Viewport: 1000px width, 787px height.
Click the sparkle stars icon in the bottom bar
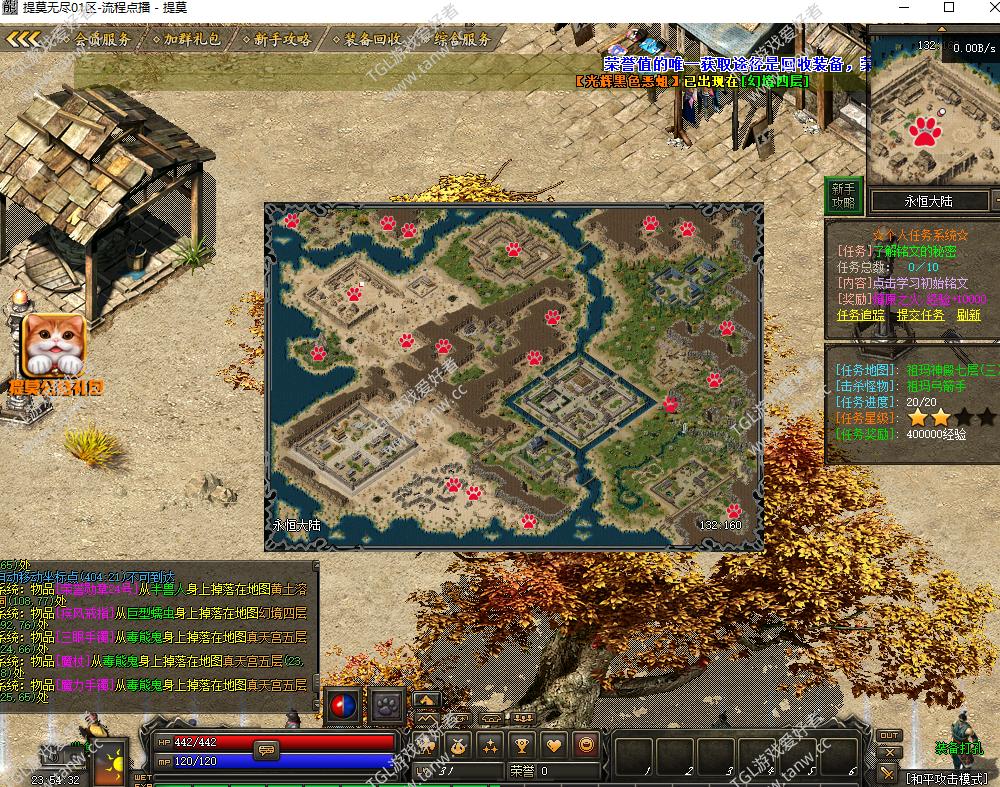489,744
